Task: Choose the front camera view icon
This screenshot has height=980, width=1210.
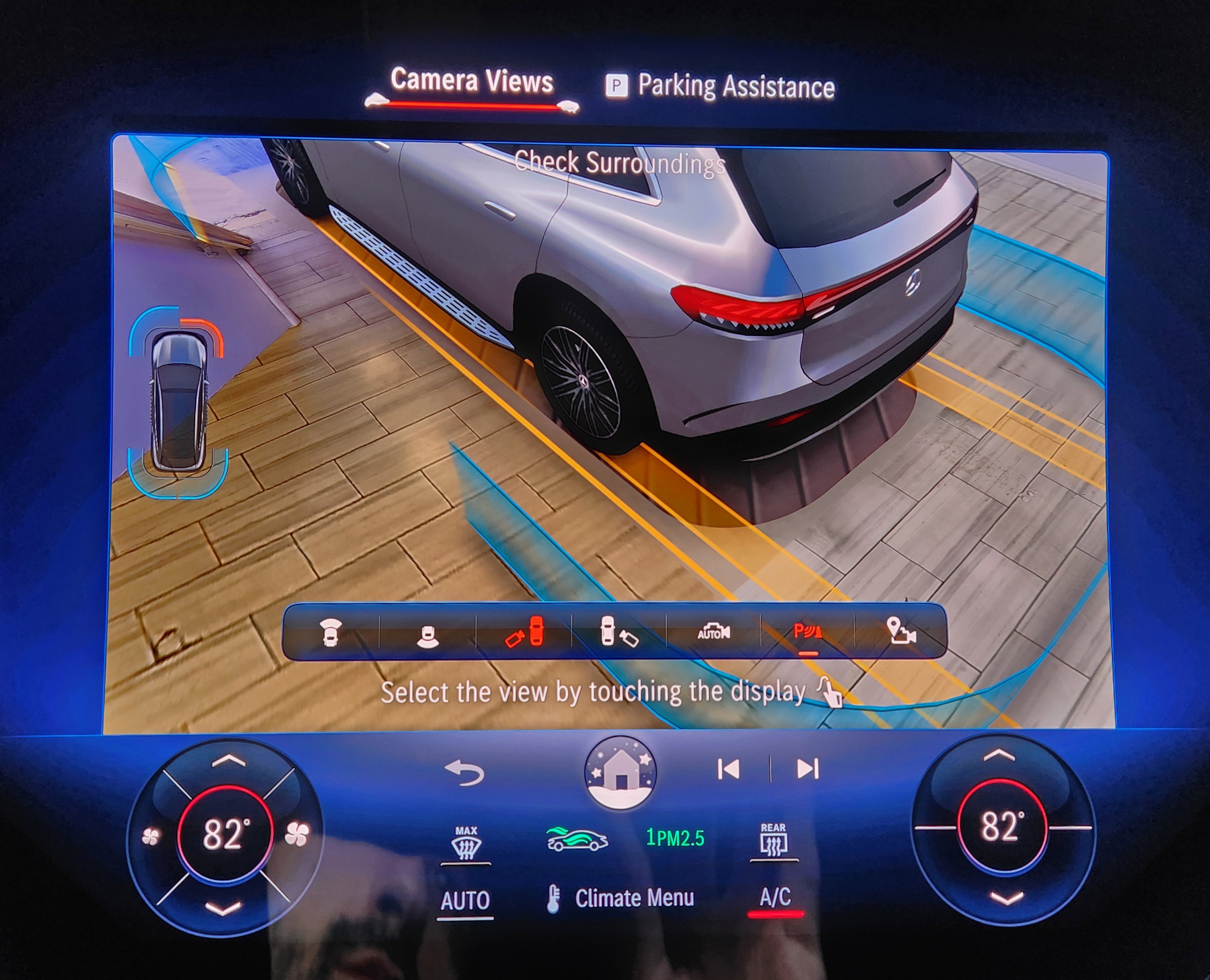Action: pyautogui.click(x=331, y=632)
